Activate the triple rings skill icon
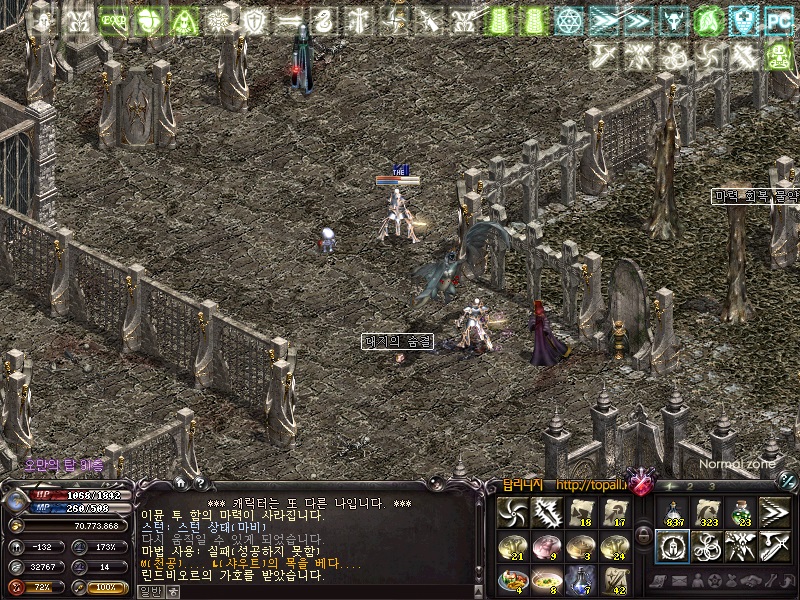This screenshot has height=600, width=800. (x=707, y=546)
